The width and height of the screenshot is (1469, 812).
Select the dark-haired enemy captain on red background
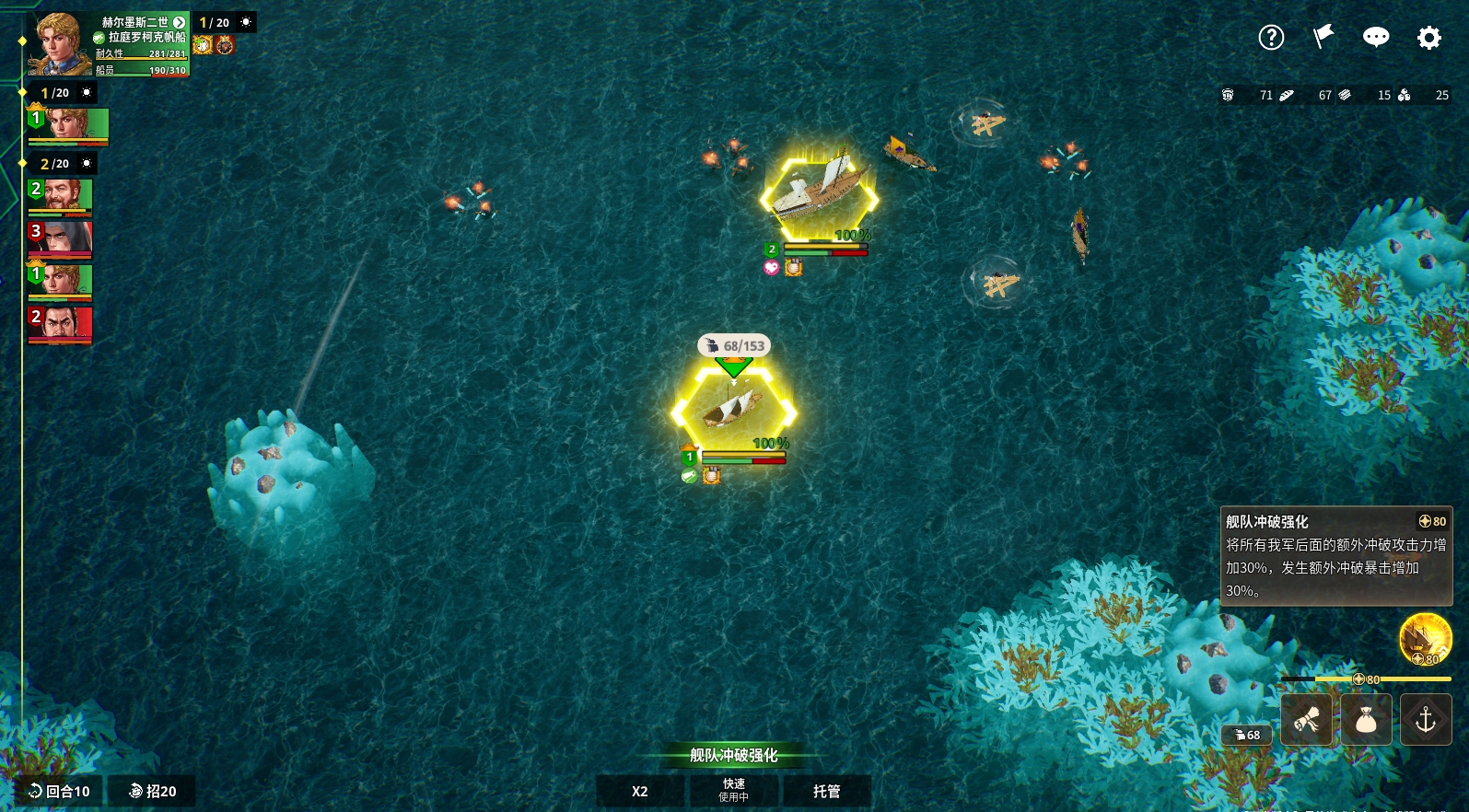(61, 324)
